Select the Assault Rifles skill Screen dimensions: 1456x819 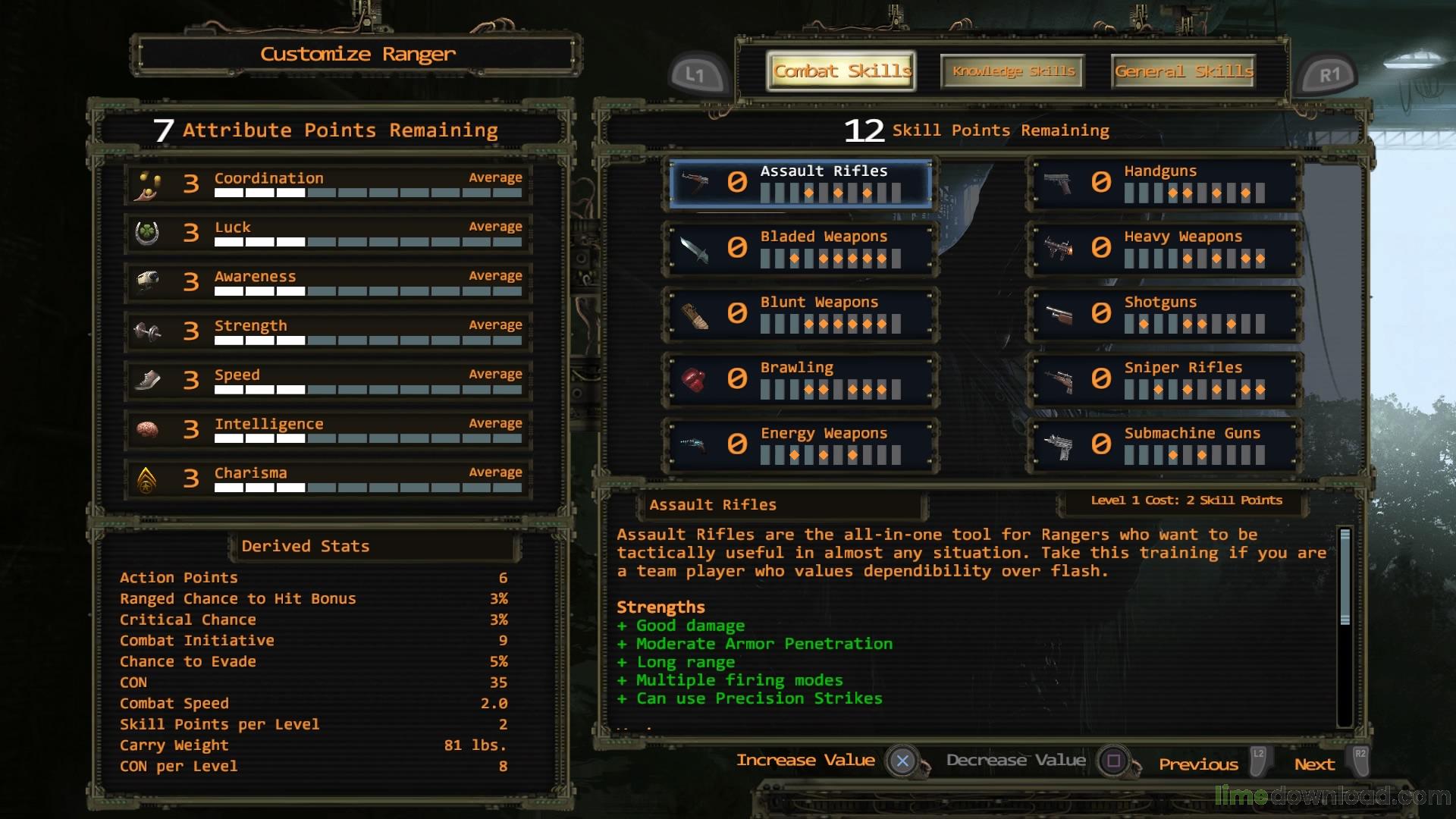point(800,183)
